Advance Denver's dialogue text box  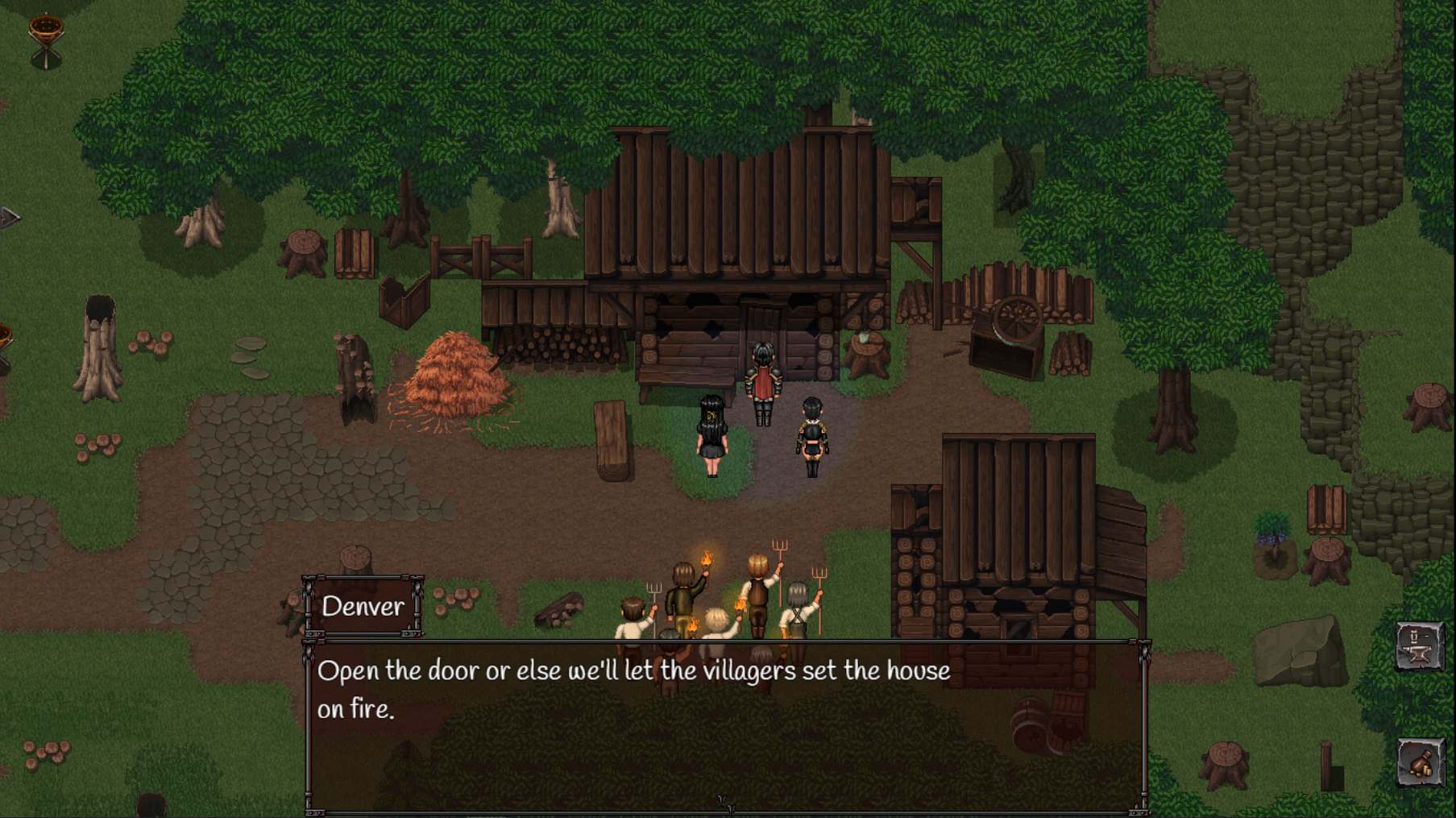coord(725,725)
